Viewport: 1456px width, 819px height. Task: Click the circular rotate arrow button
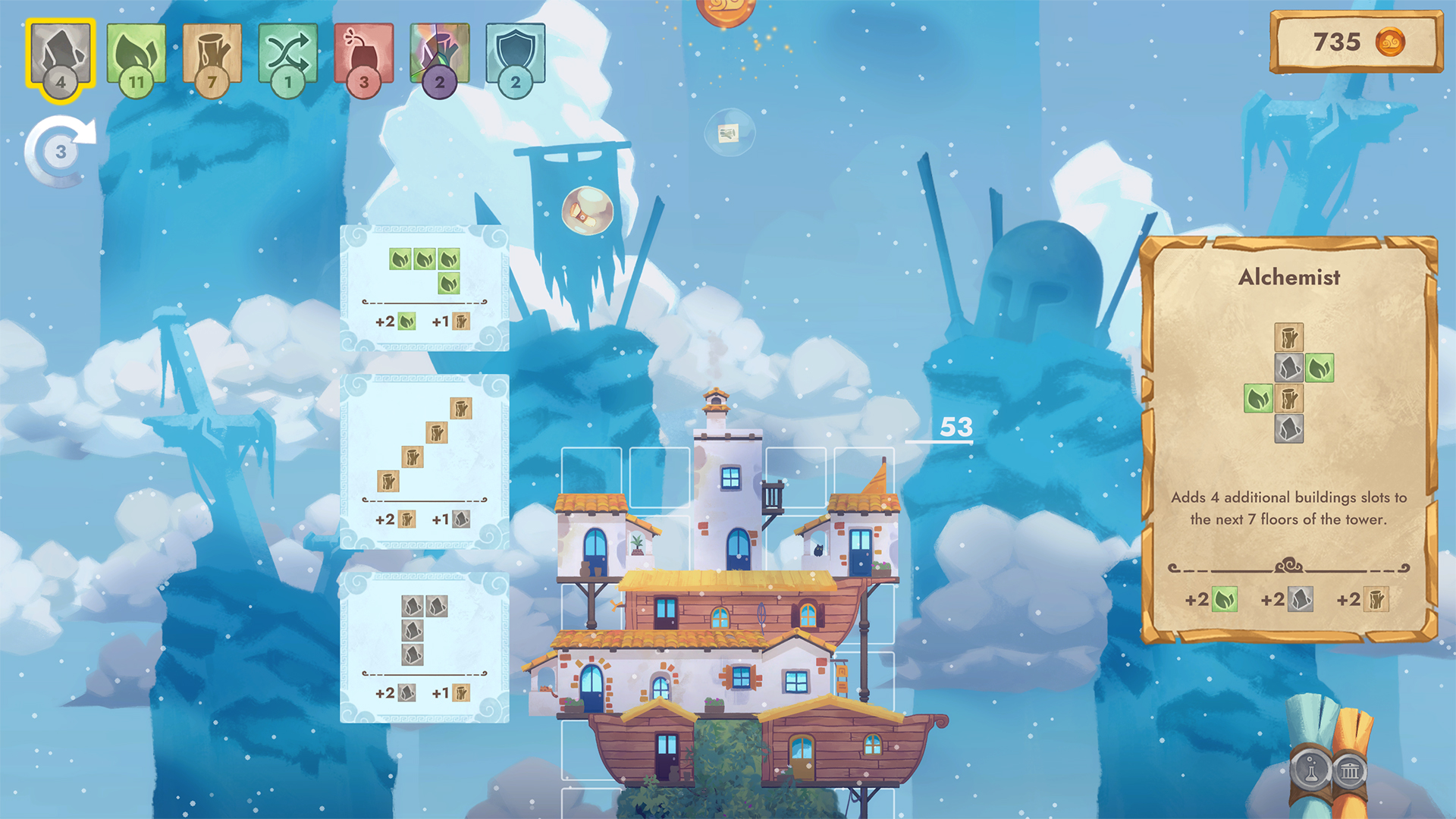coord(61,151)
